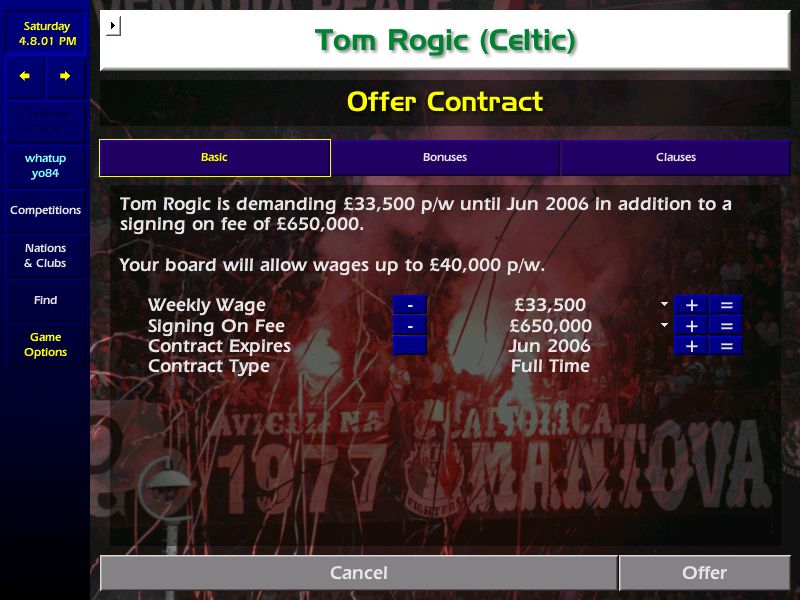Go back with the left arrow
The height and width of the screenshot is (600, 800).
tap(25, 76)
